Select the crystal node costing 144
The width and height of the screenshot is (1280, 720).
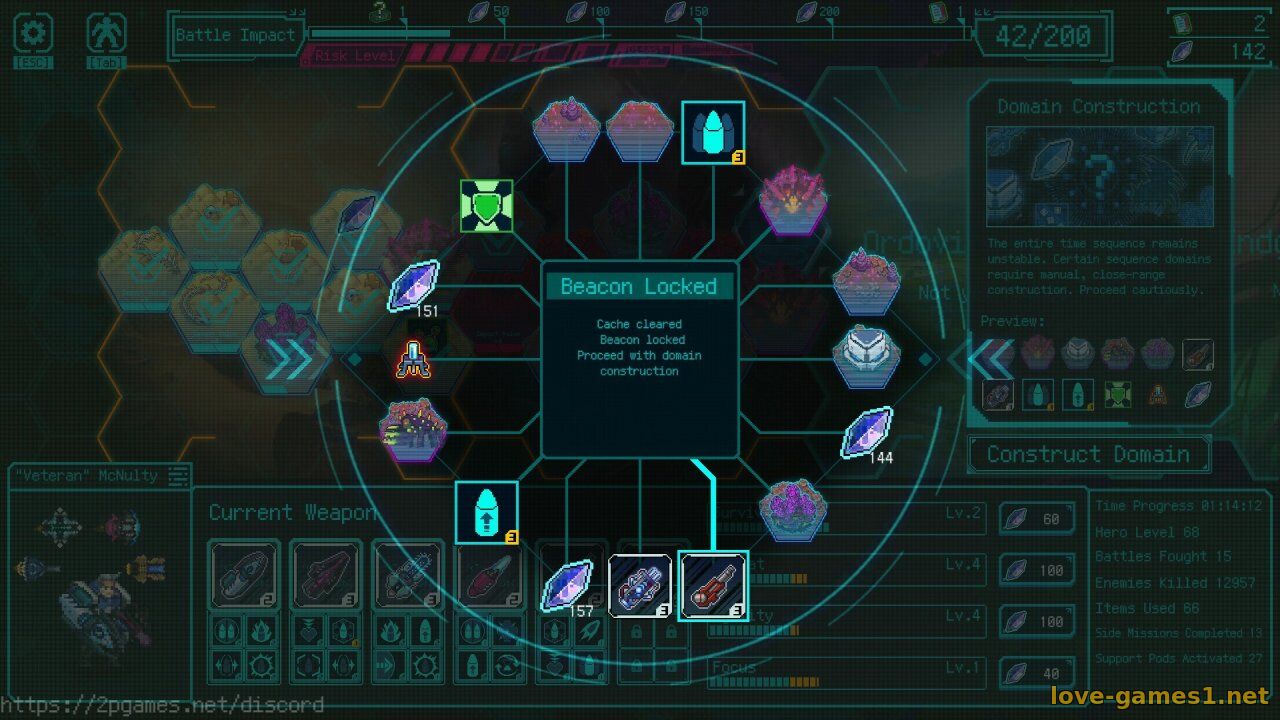click(x=867, y=432)
